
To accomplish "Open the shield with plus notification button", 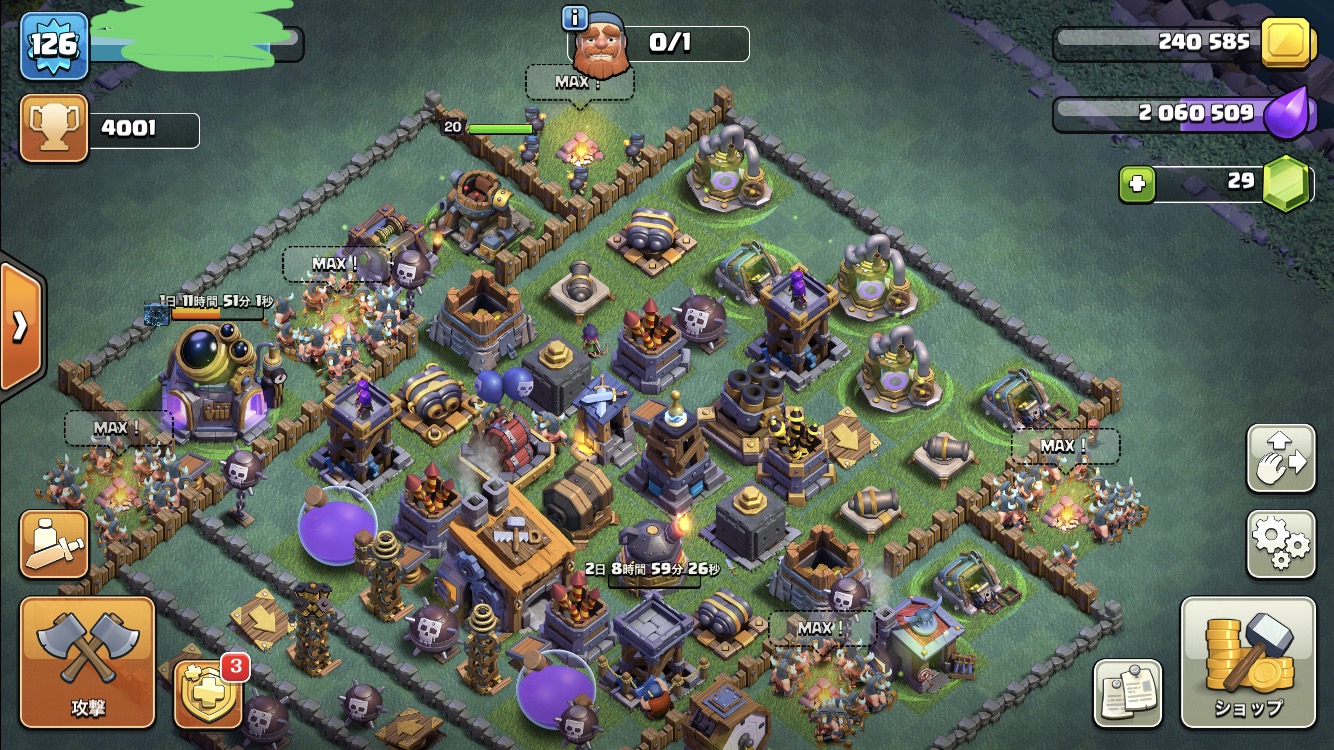I will click(x=207, y=693).
